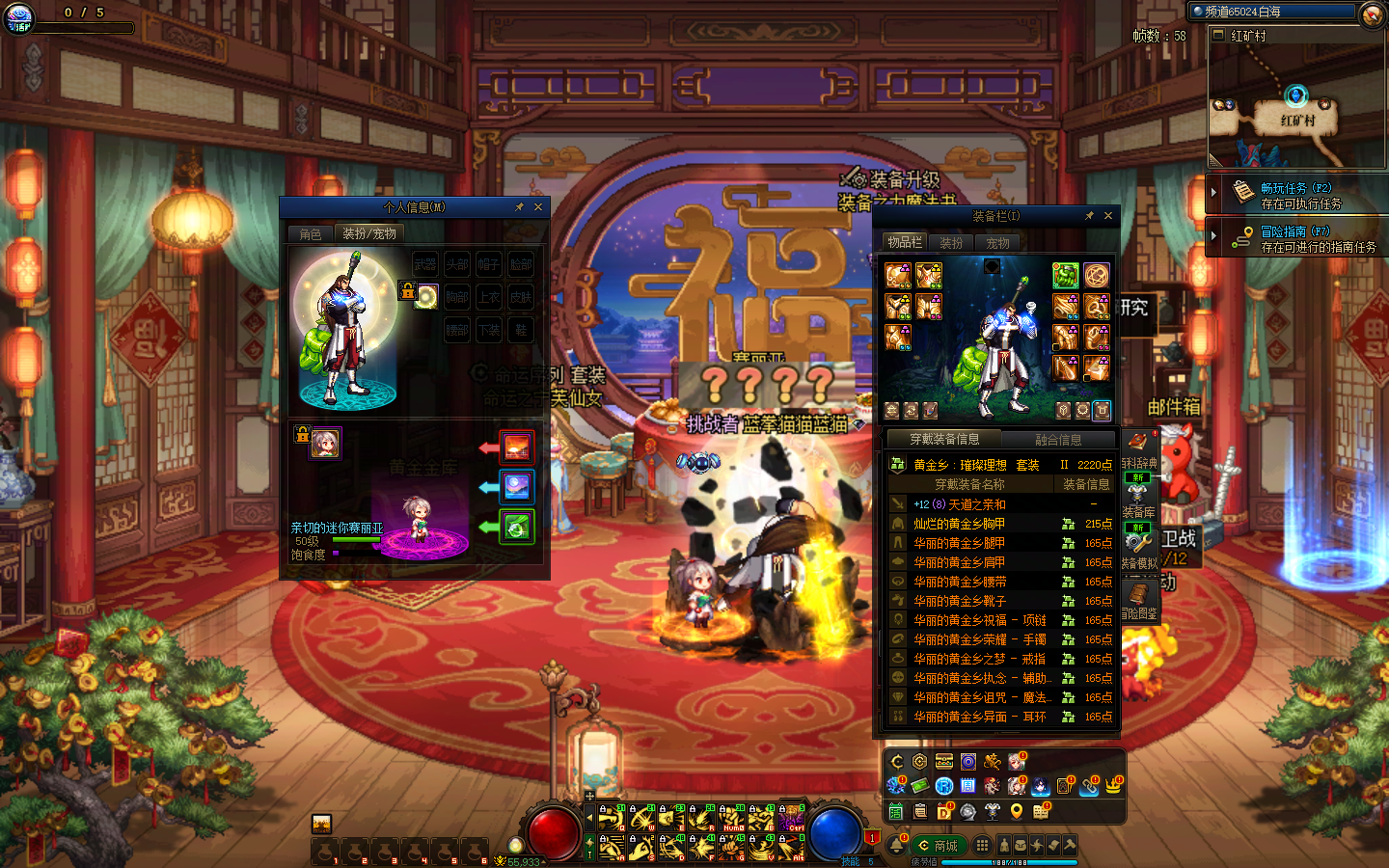
Task: Pin the 个人信息 window
Action: pyautogui.click(x=519, y=207)
